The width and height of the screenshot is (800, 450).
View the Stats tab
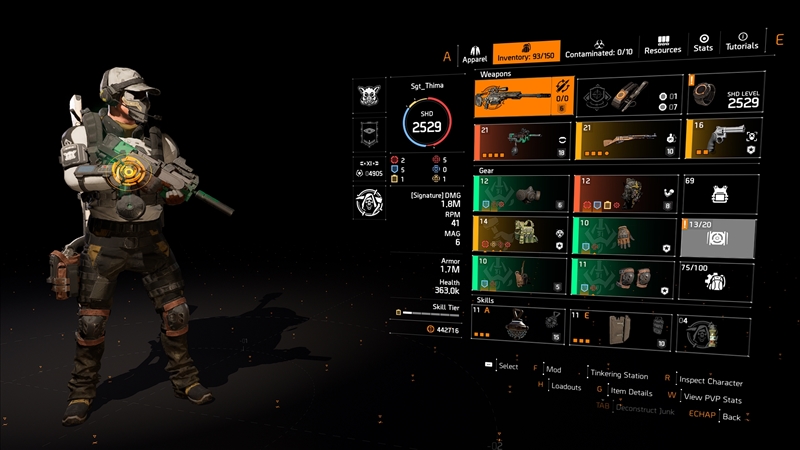[x=703, y=43]
